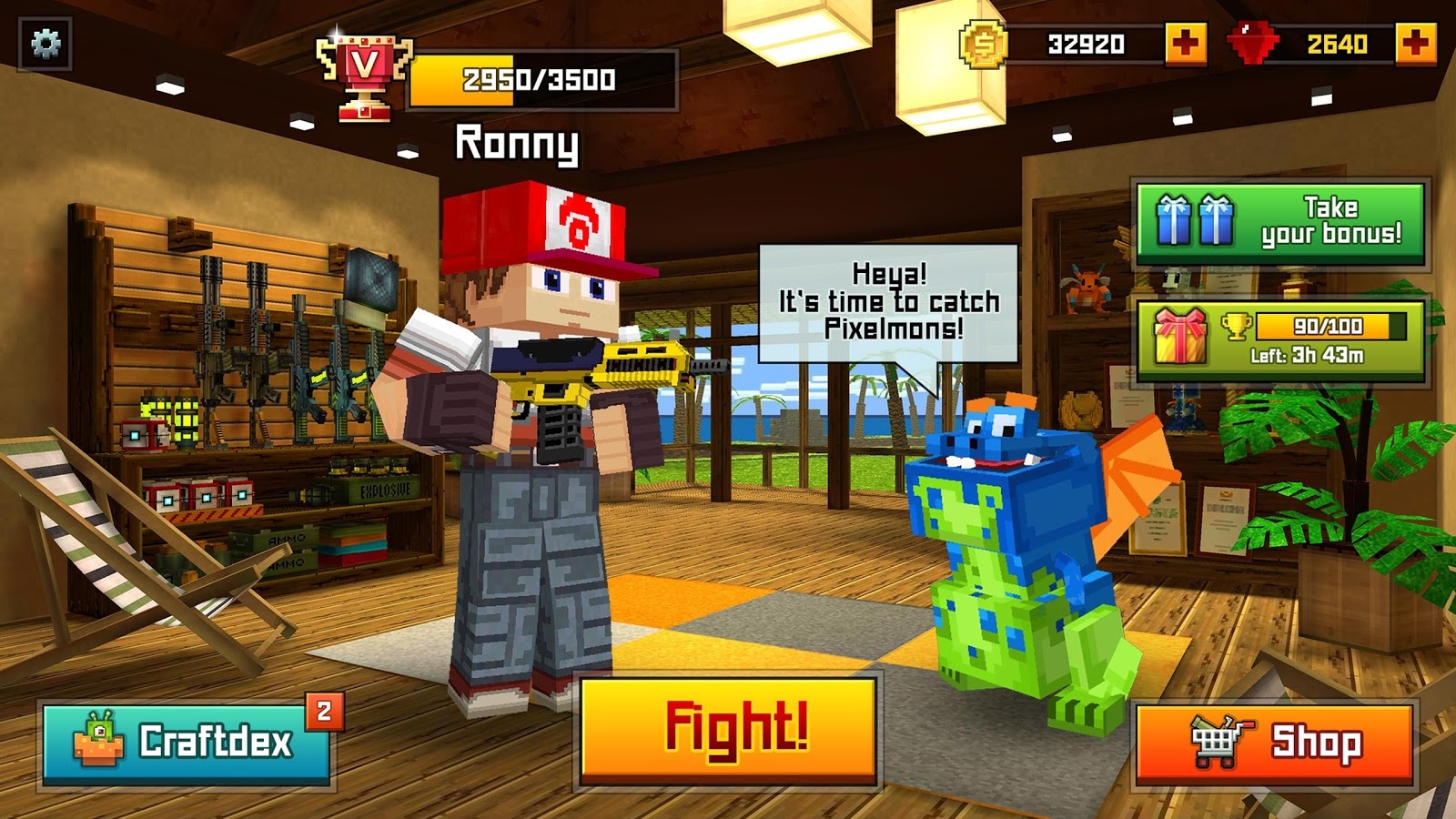View the trophy rank badge
Screen dimensions: 1456x819
(x=364, y=78)
